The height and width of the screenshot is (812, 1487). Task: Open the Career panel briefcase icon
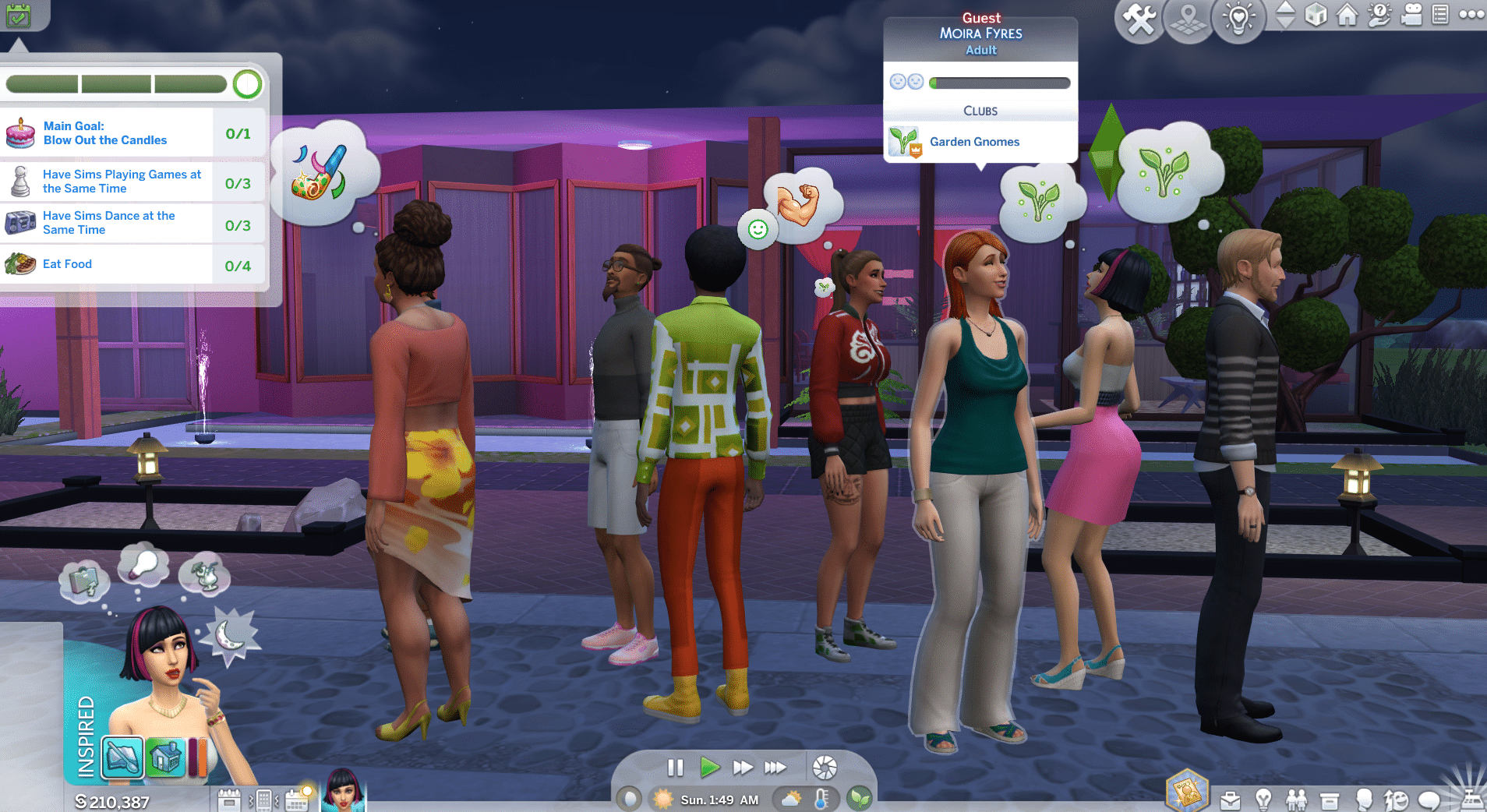pos(1230,800)
